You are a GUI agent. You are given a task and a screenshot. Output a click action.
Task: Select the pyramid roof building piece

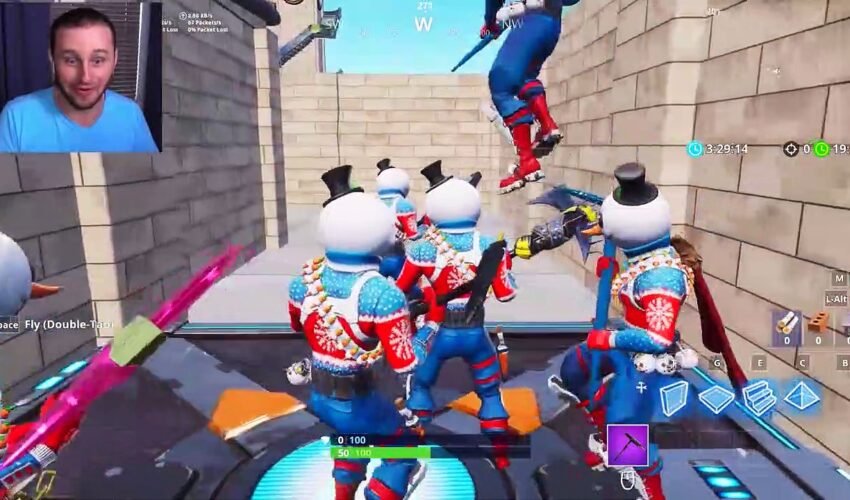coord(801,396)
